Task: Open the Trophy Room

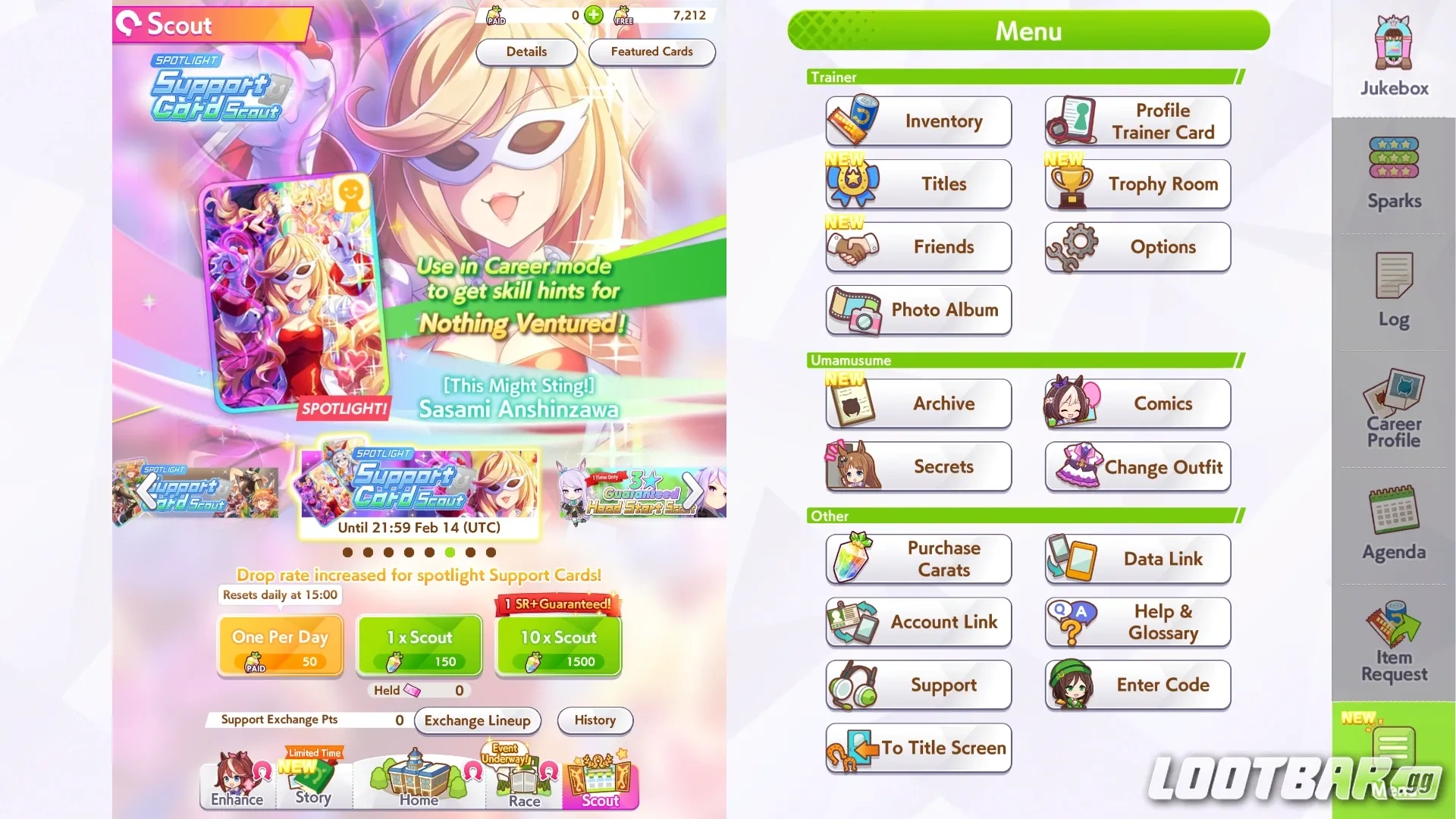Action: [1137, 184]
